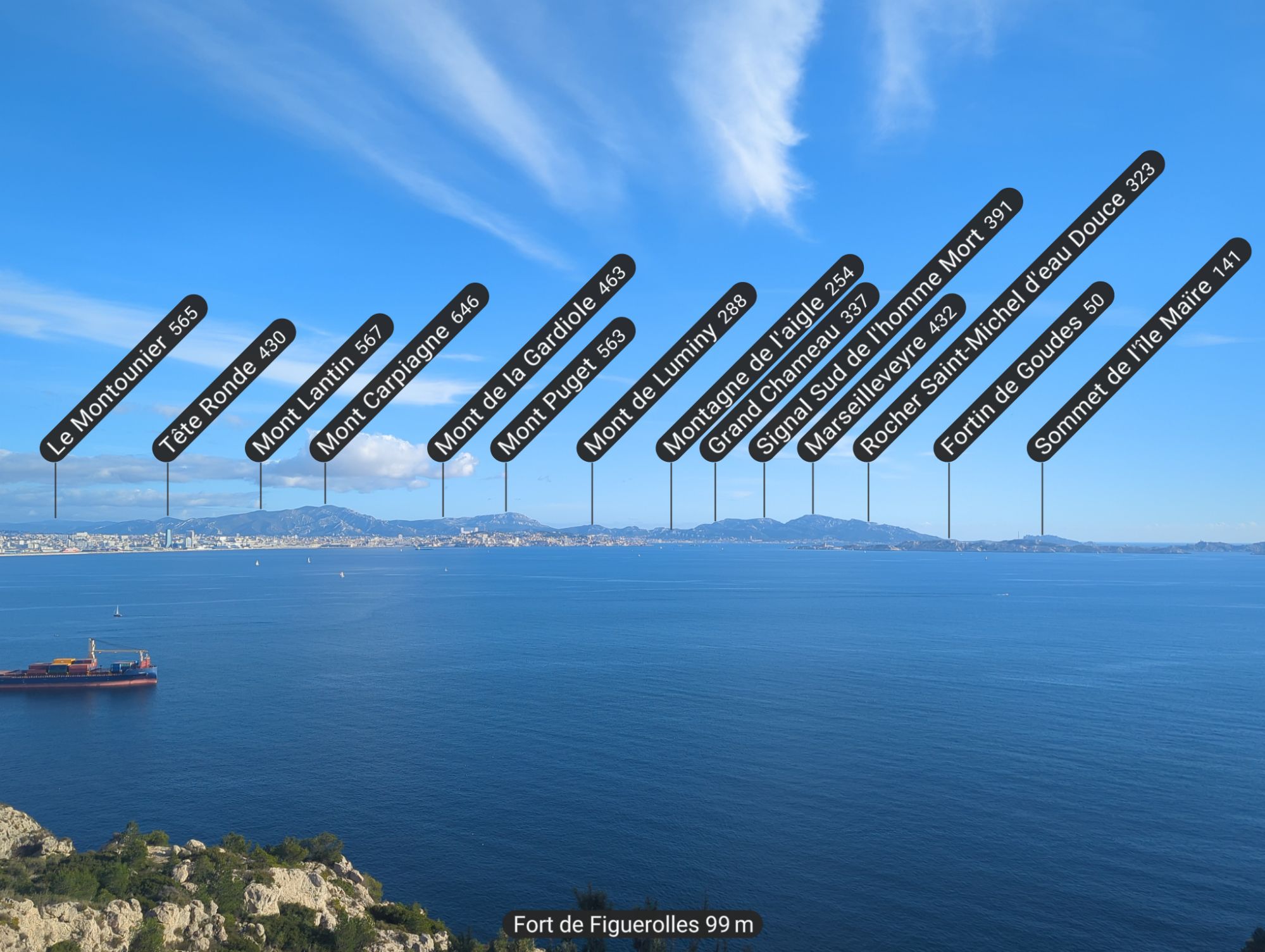Select the Montagne de l'aigle 254 label
Viewport: 1265px width, 952px height.
point(759,358)
